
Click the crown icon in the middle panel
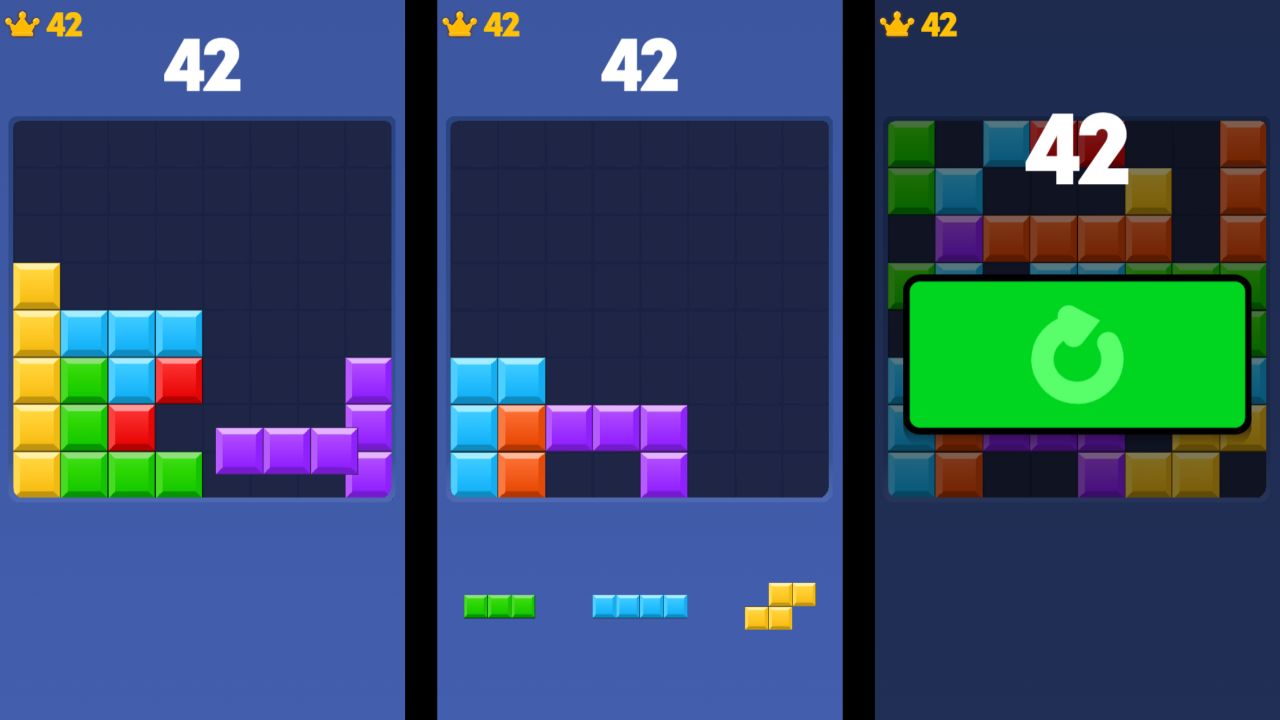coord(458,23)
